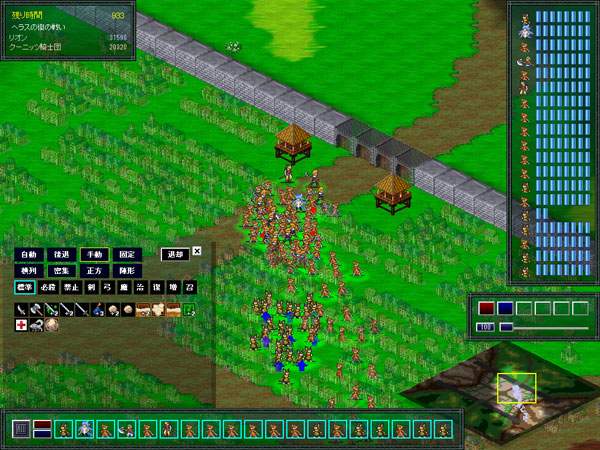Image resolution: width=600 pixels, height=450 pixels.
Task: Switch to the 密集 (dense) formation
Action: pos(62,271)
